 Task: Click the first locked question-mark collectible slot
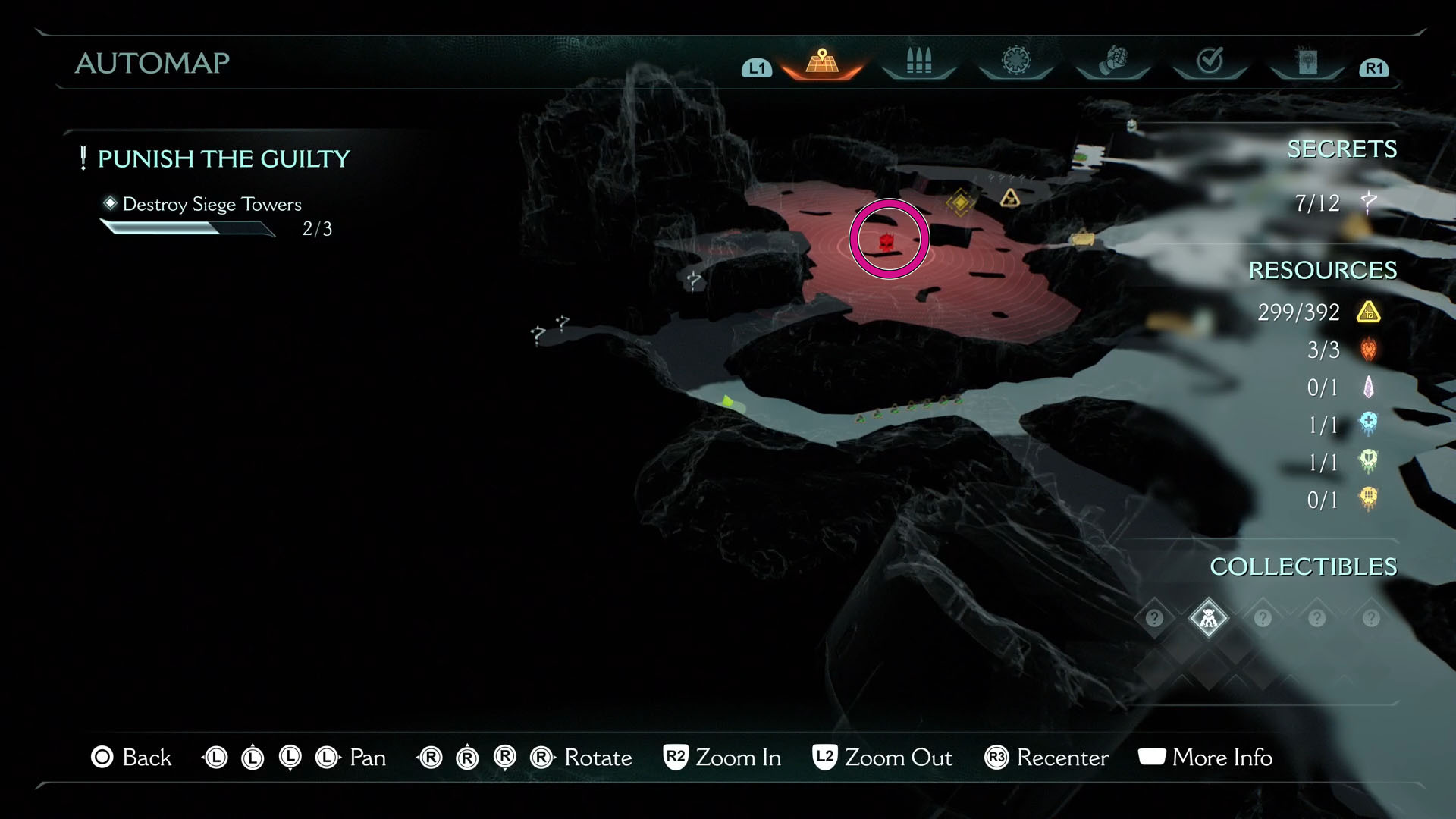click(x=1154, y=618)
